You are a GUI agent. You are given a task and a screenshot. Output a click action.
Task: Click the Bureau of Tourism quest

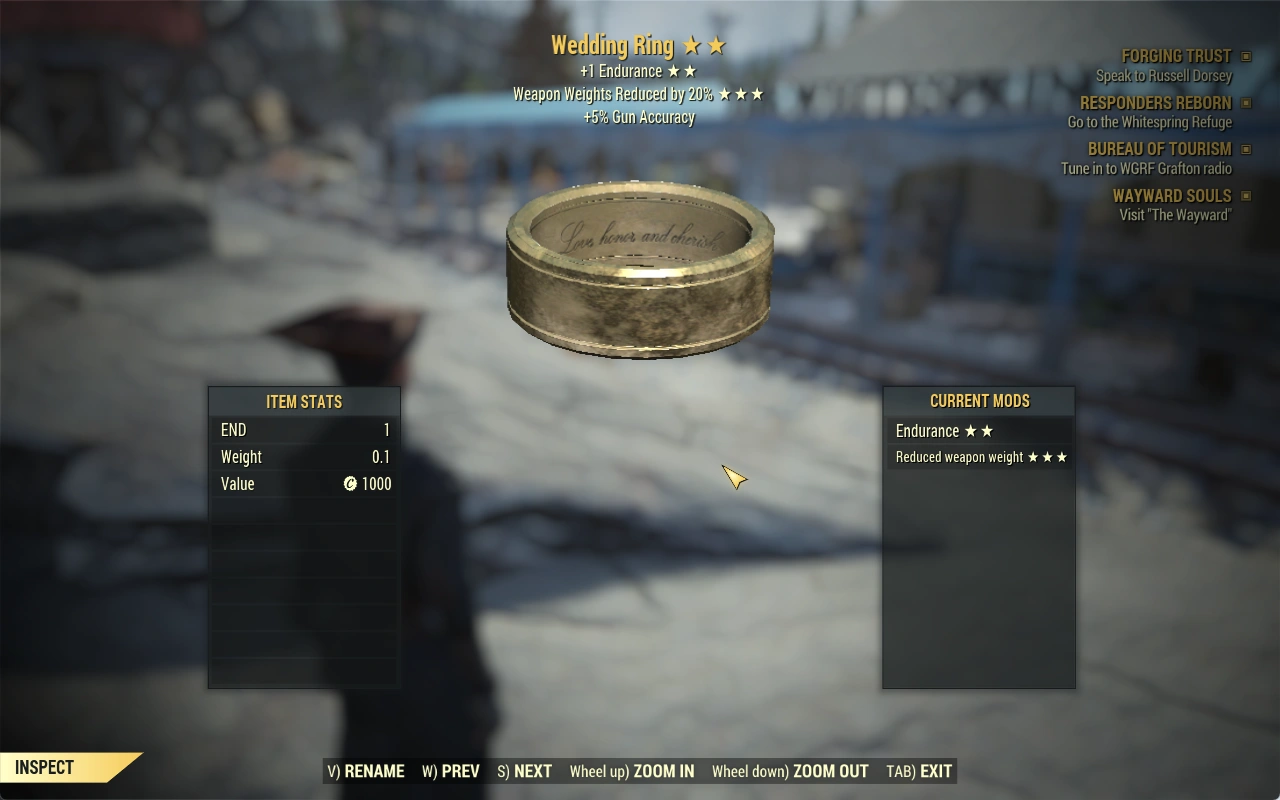tap(1159, 149)
